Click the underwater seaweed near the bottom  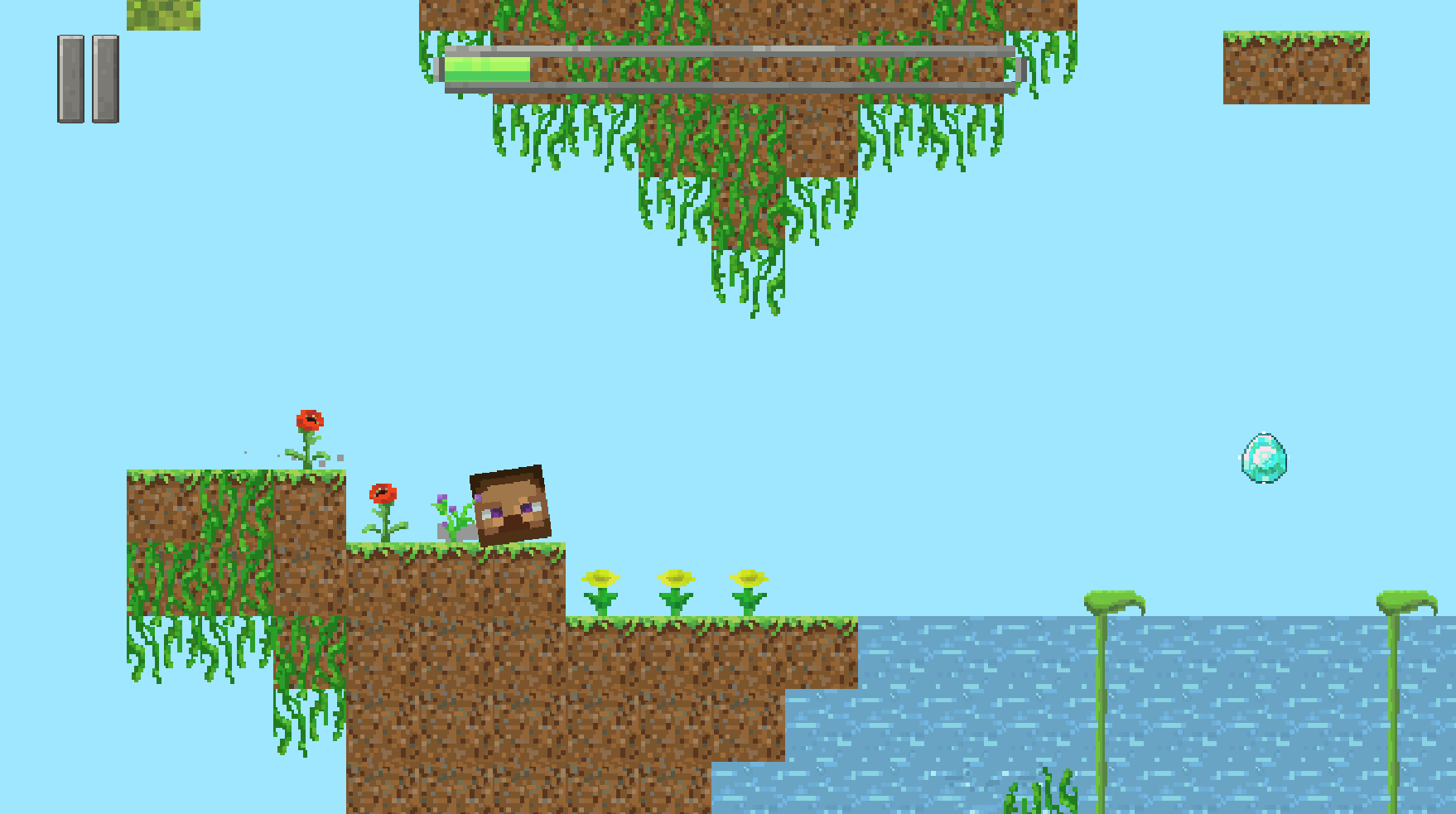[1042, 799]
